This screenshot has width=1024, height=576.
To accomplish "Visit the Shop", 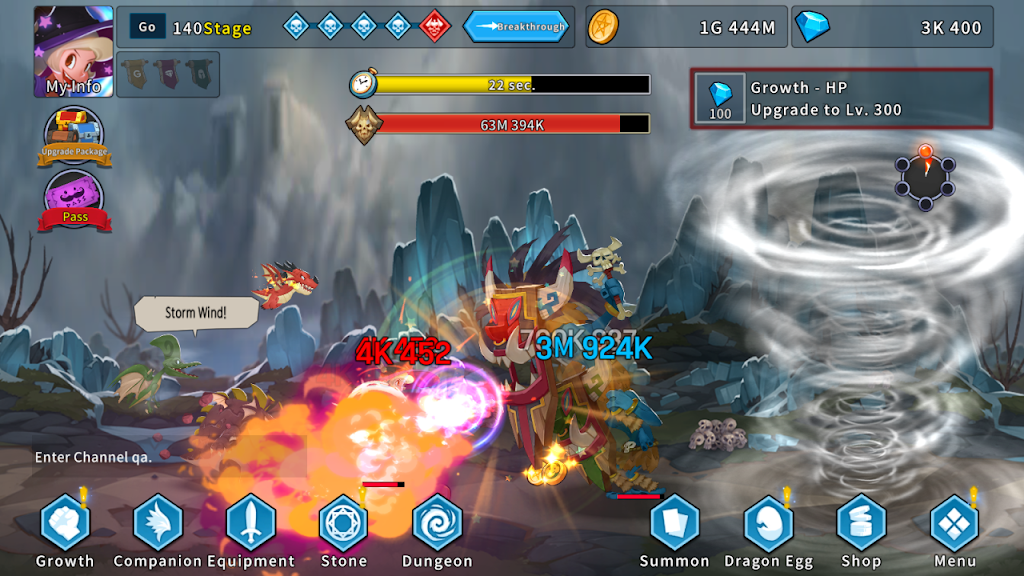I will click(x=861, y=524).
